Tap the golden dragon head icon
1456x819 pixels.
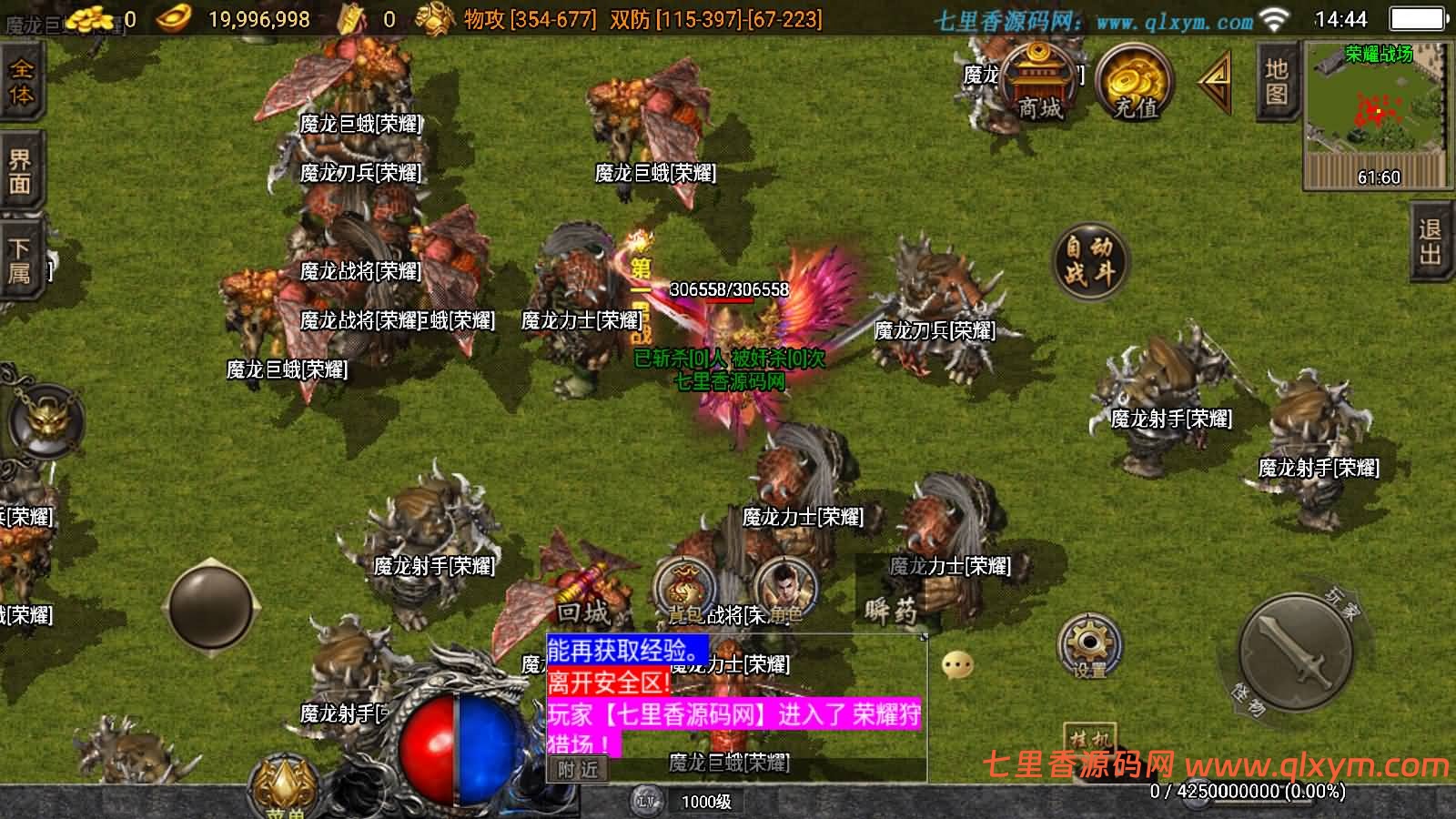(44, 420)
